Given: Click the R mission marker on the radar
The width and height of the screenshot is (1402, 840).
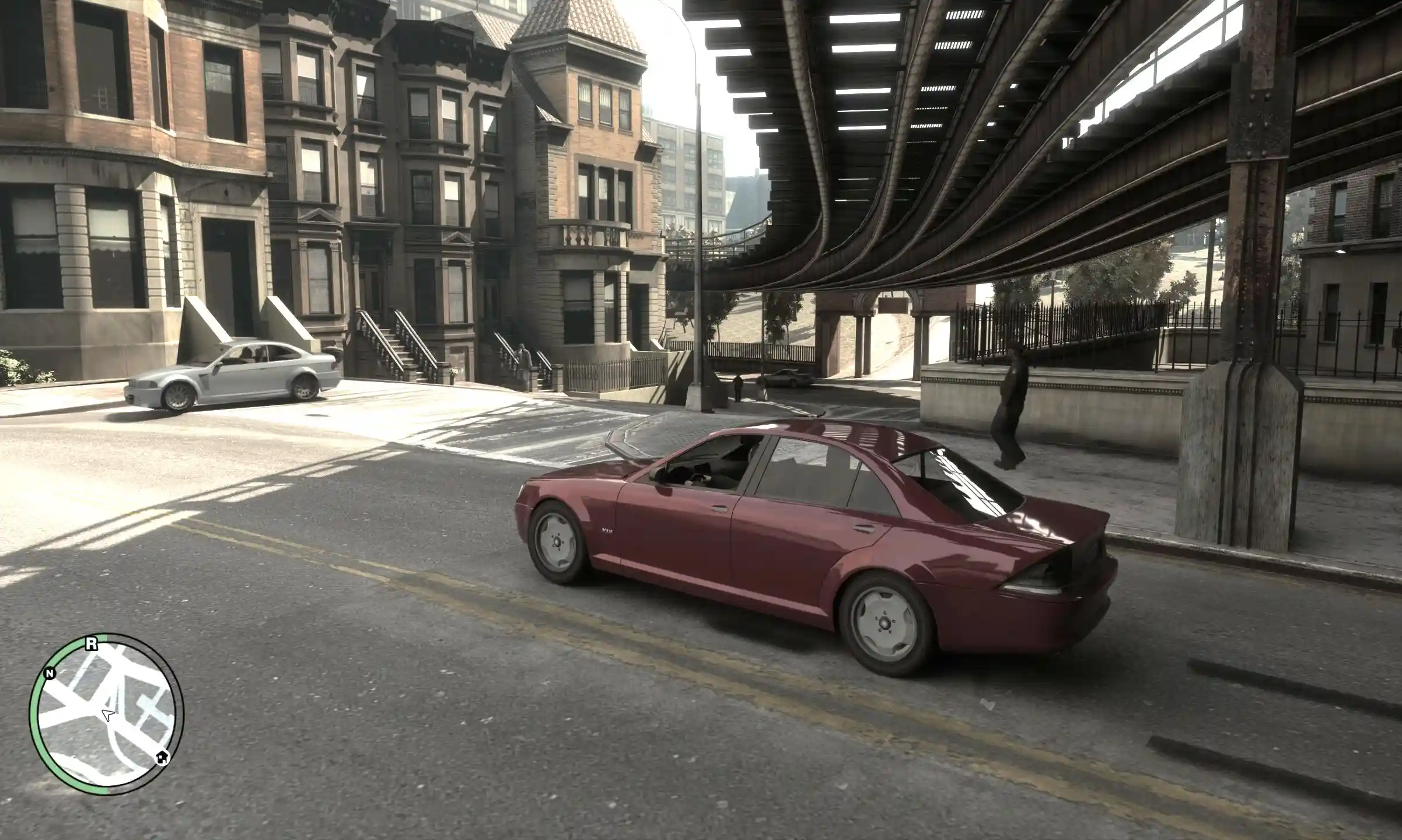Looking at the screenshot, I should coord(91,644).
